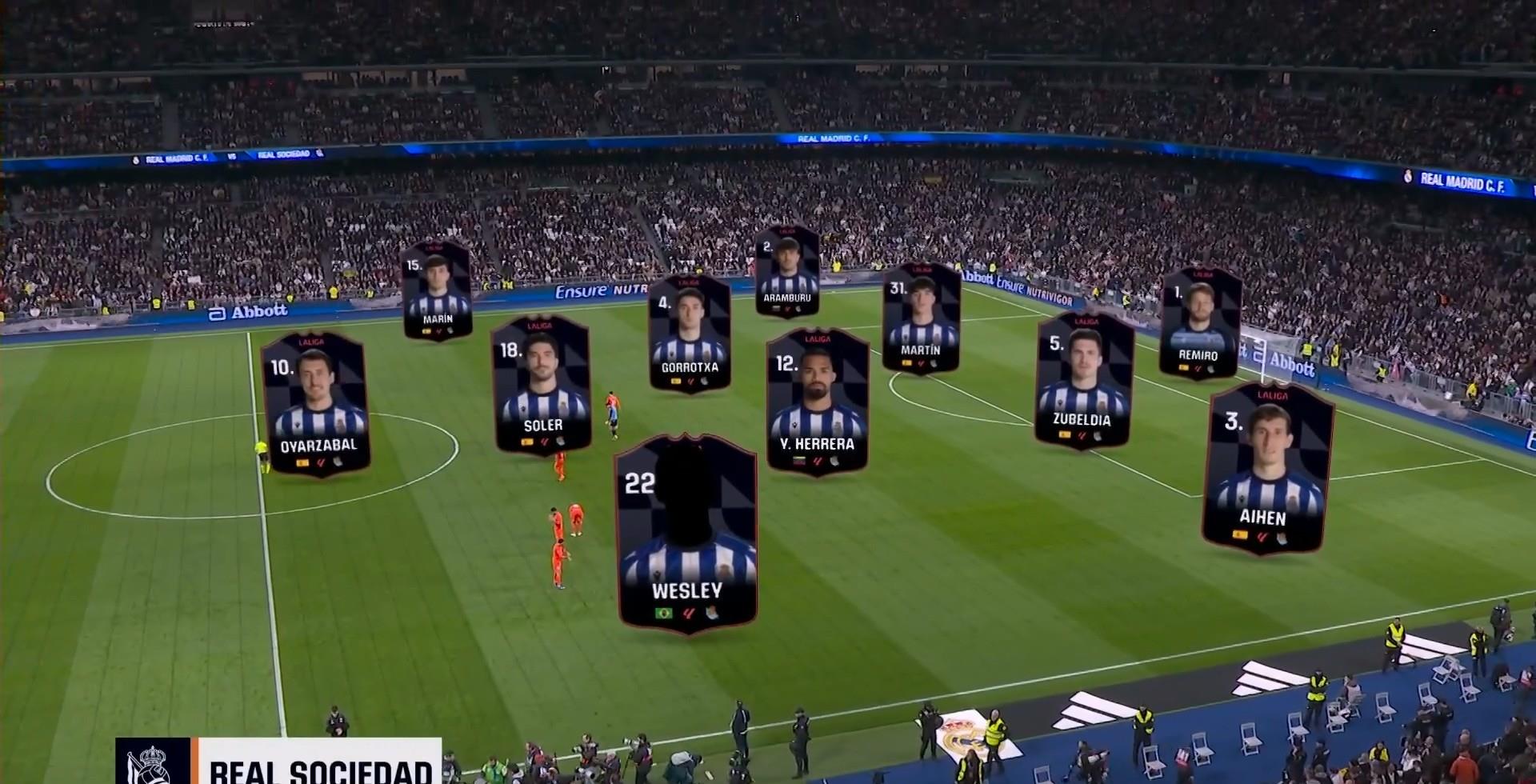Image resolution: width=1536 pixels, height=784 pixels.
Task: Choose the Marín number 15 card
Action: [x=436, y=290]
